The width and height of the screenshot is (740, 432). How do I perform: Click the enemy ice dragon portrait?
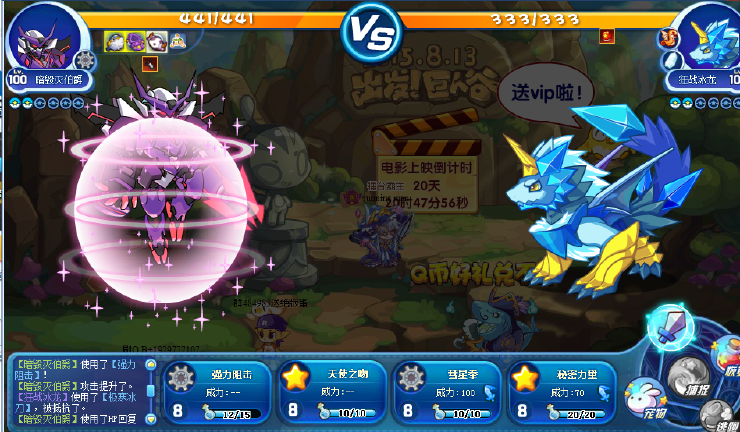pos(702,38)
